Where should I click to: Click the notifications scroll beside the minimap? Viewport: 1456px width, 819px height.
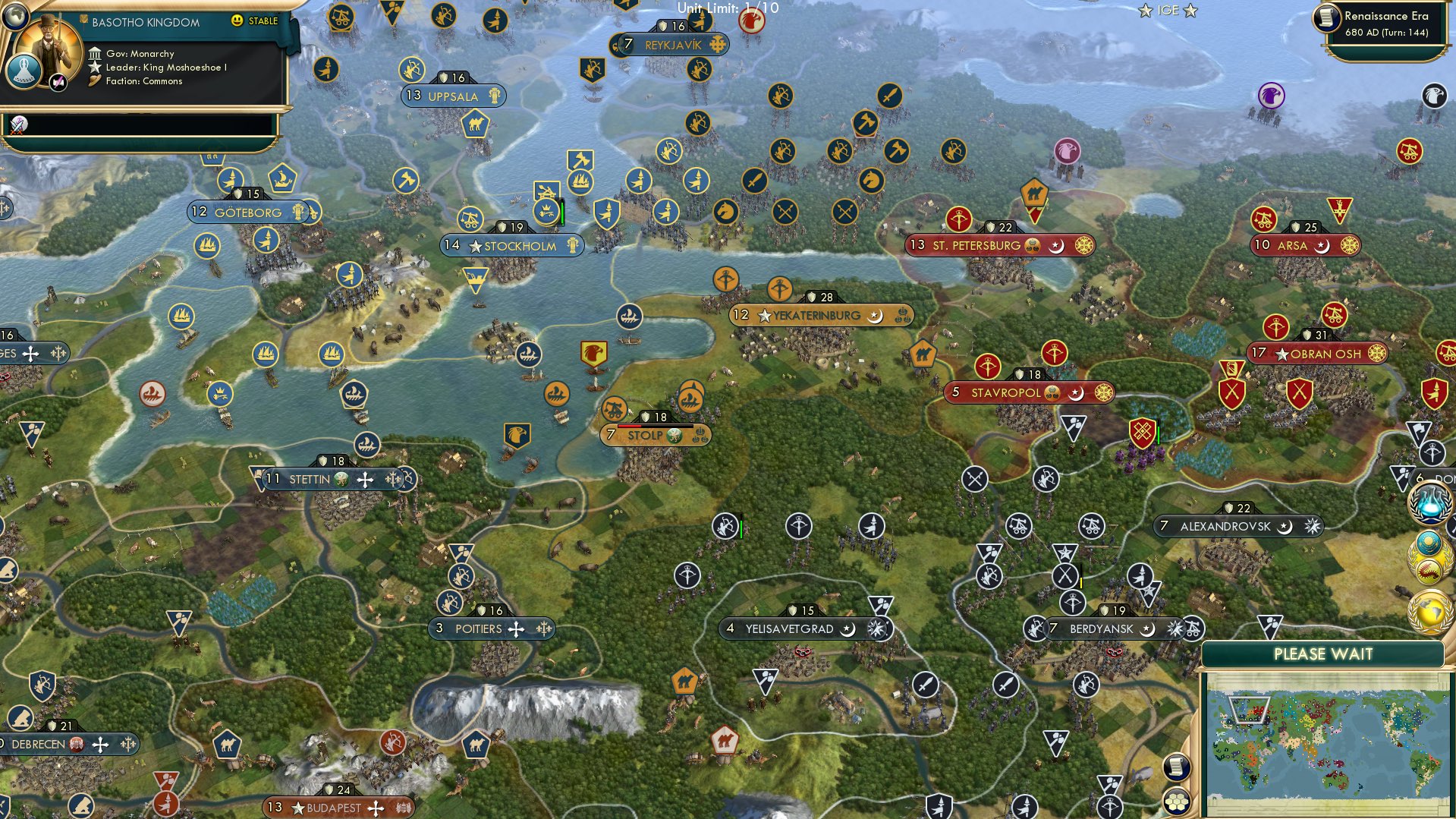[x=1175, y=766]
